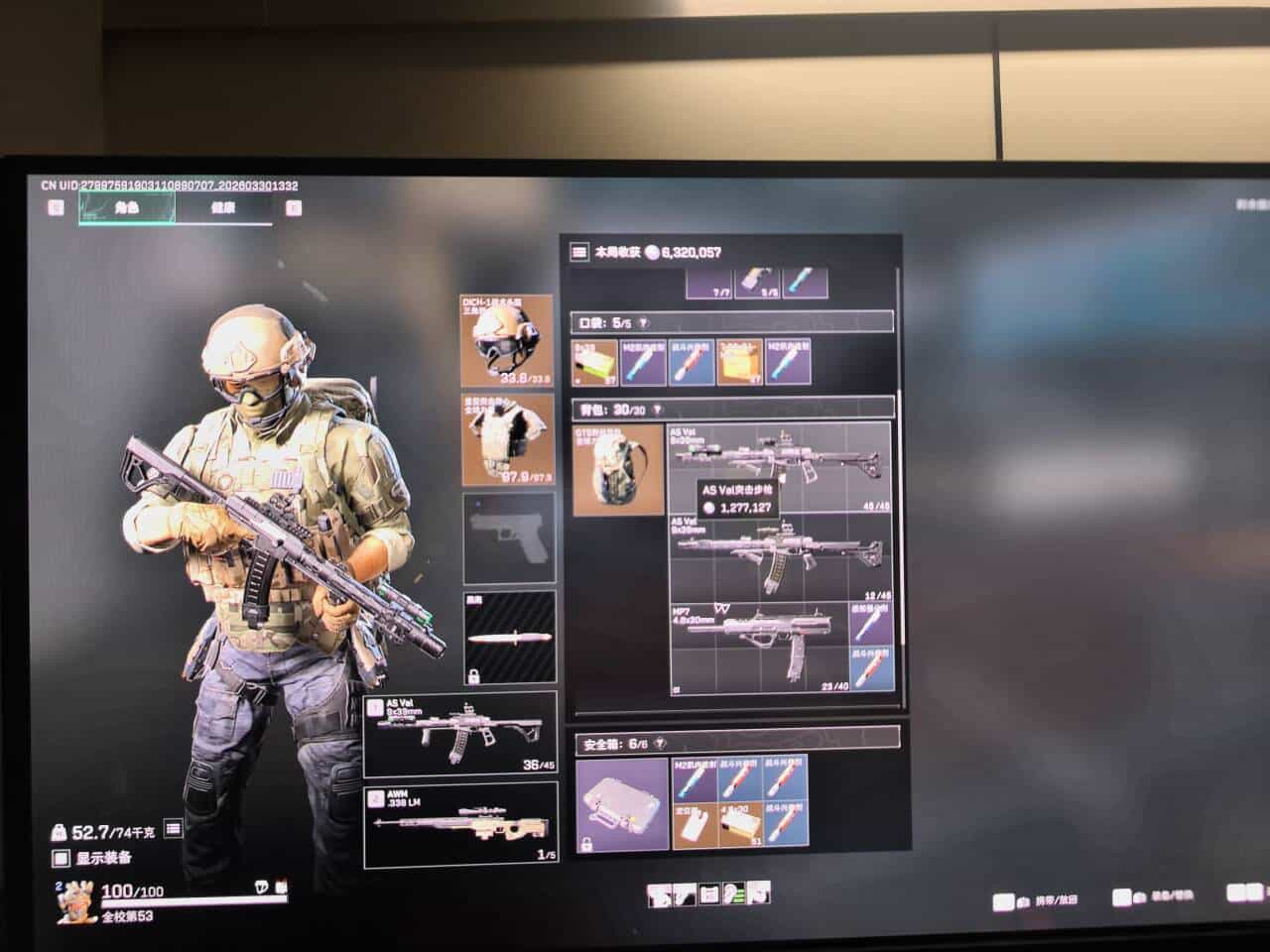Click the list icon next to 本局收获

coord(577,253)
